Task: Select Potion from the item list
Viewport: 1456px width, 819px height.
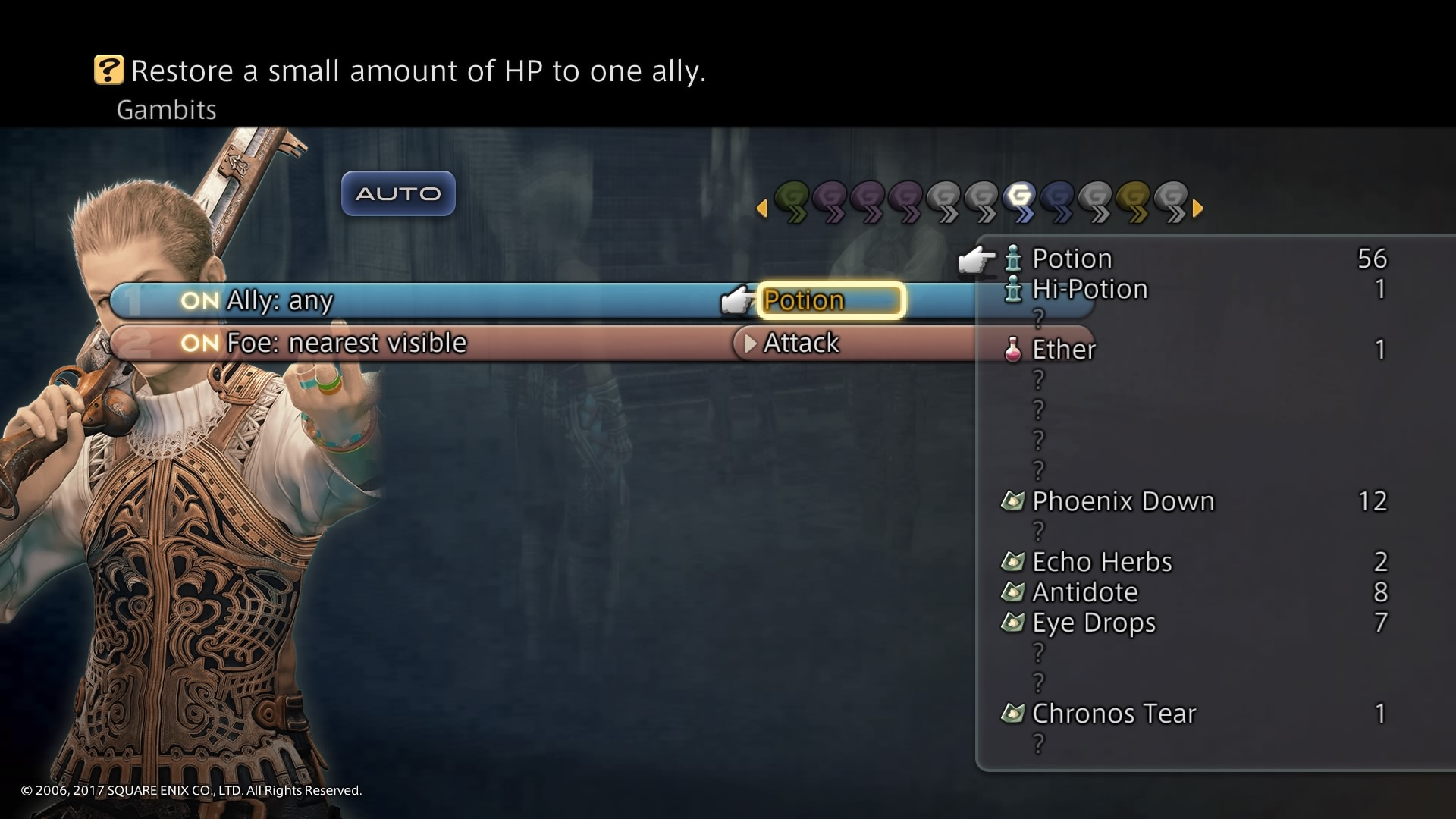Action: [x=1072, y=259]
